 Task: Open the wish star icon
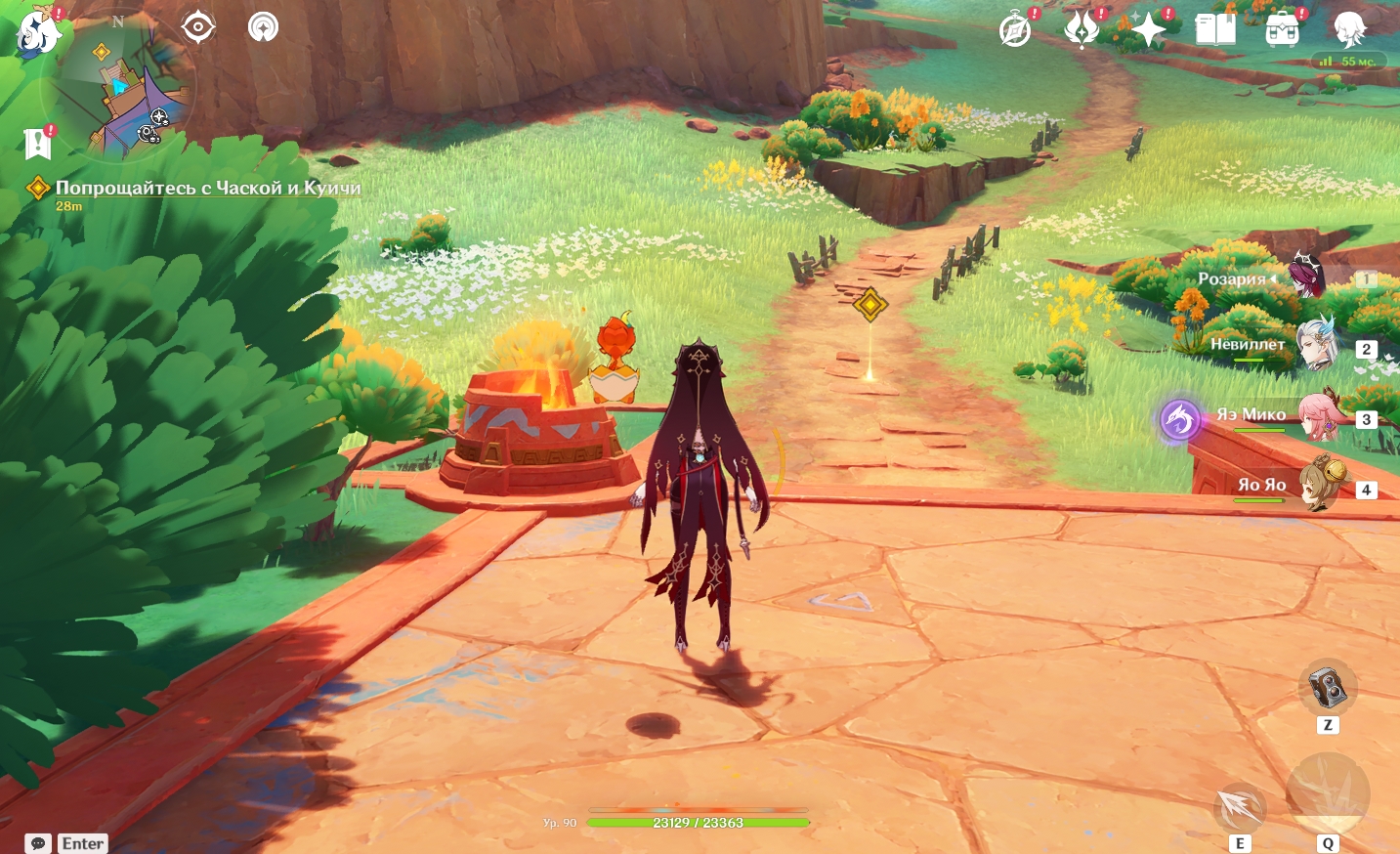tap(1148, 29)
